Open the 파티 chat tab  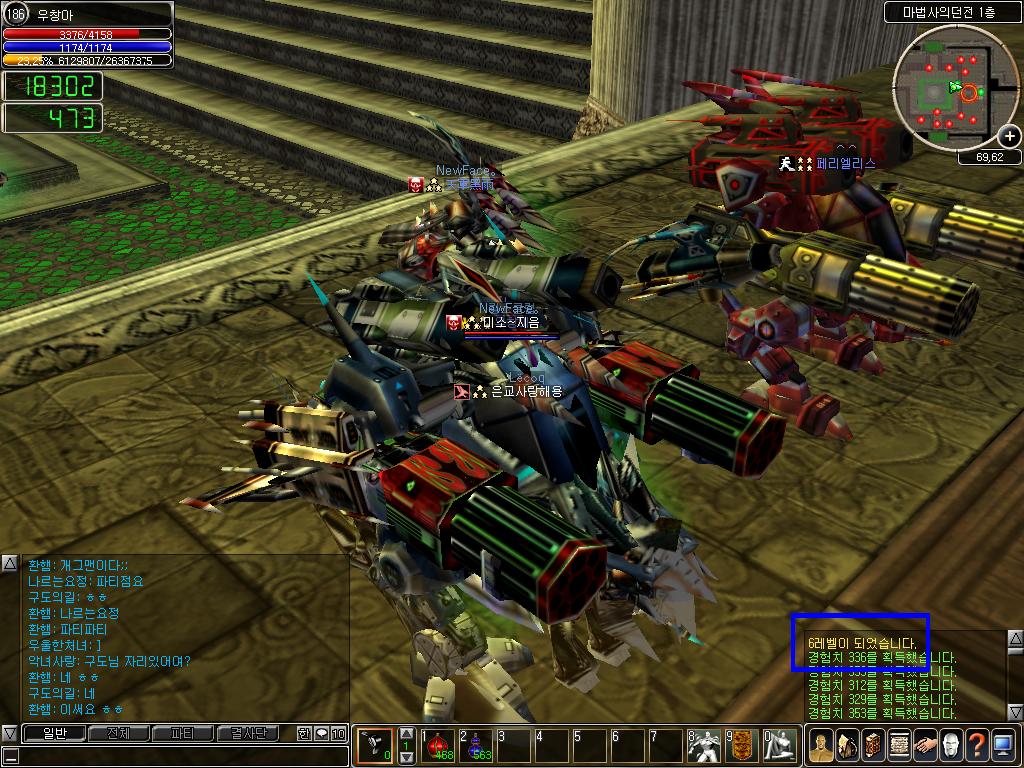pyautogui.click(x=182, y=734)
